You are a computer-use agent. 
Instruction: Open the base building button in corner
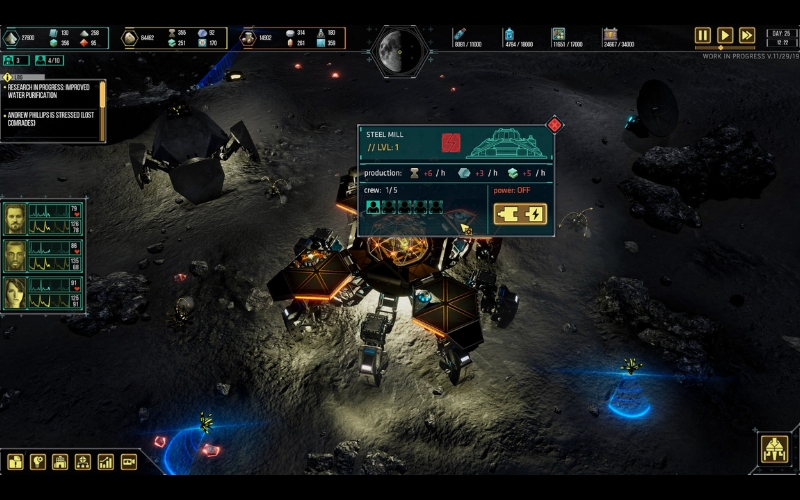[774, 450]
